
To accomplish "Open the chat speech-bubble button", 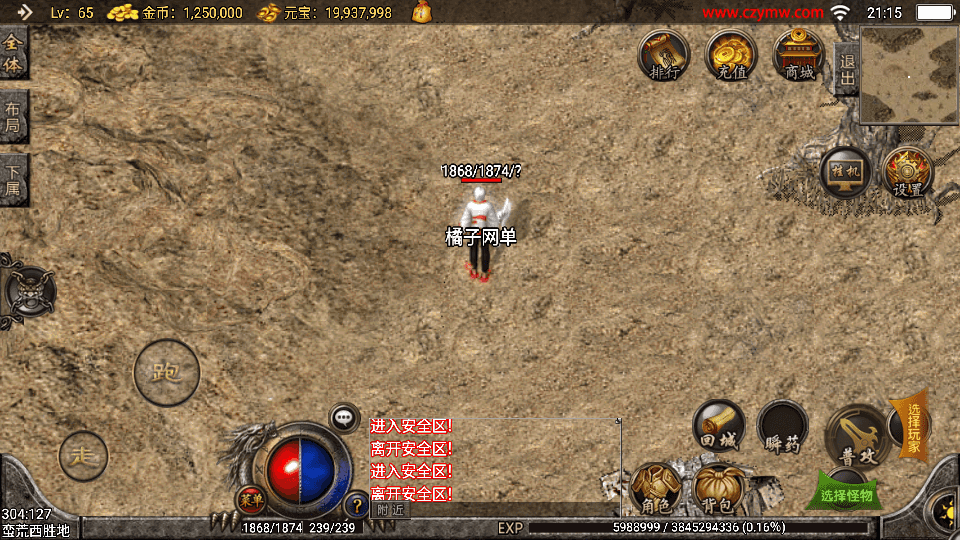I will [x=345, y=418].
